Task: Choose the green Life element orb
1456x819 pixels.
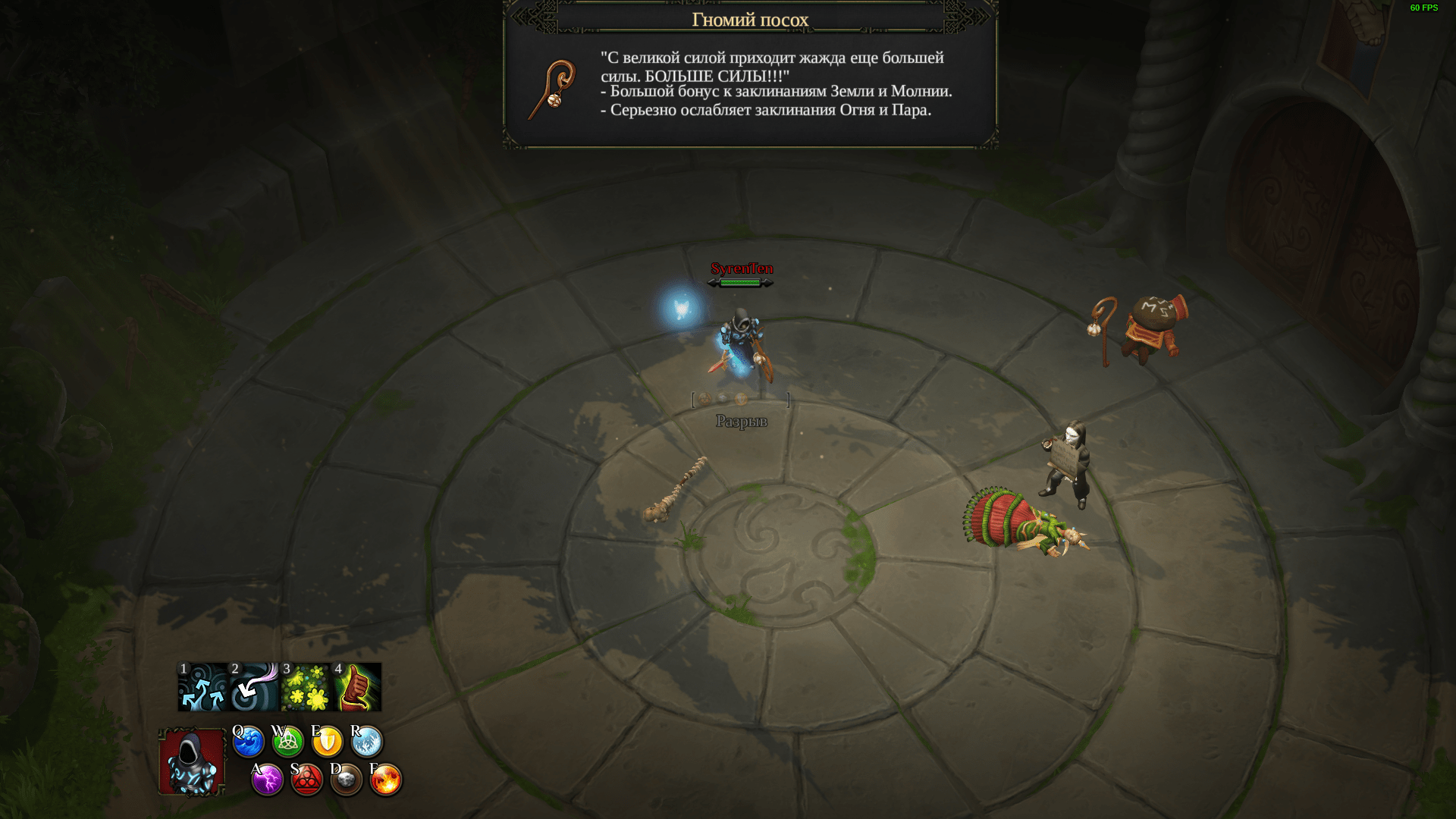Action: [x=287, y=742]
